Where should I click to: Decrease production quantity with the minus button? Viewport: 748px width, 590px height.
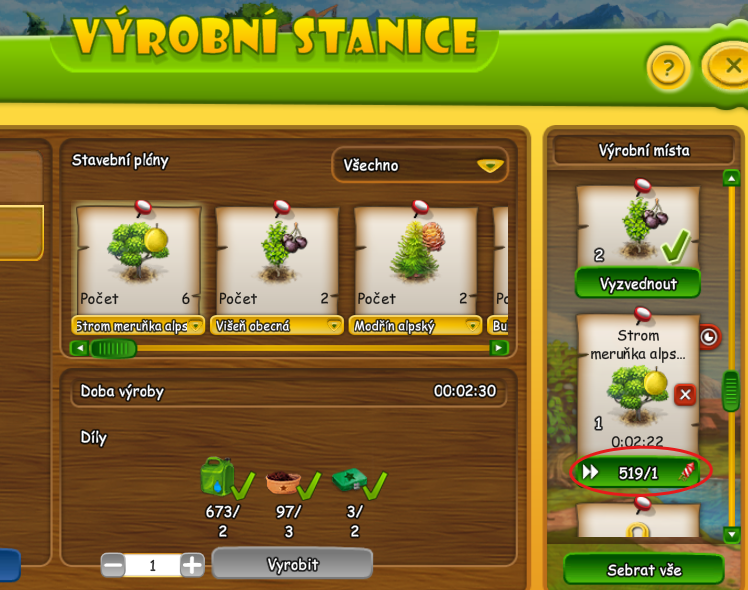coord(113,565)
